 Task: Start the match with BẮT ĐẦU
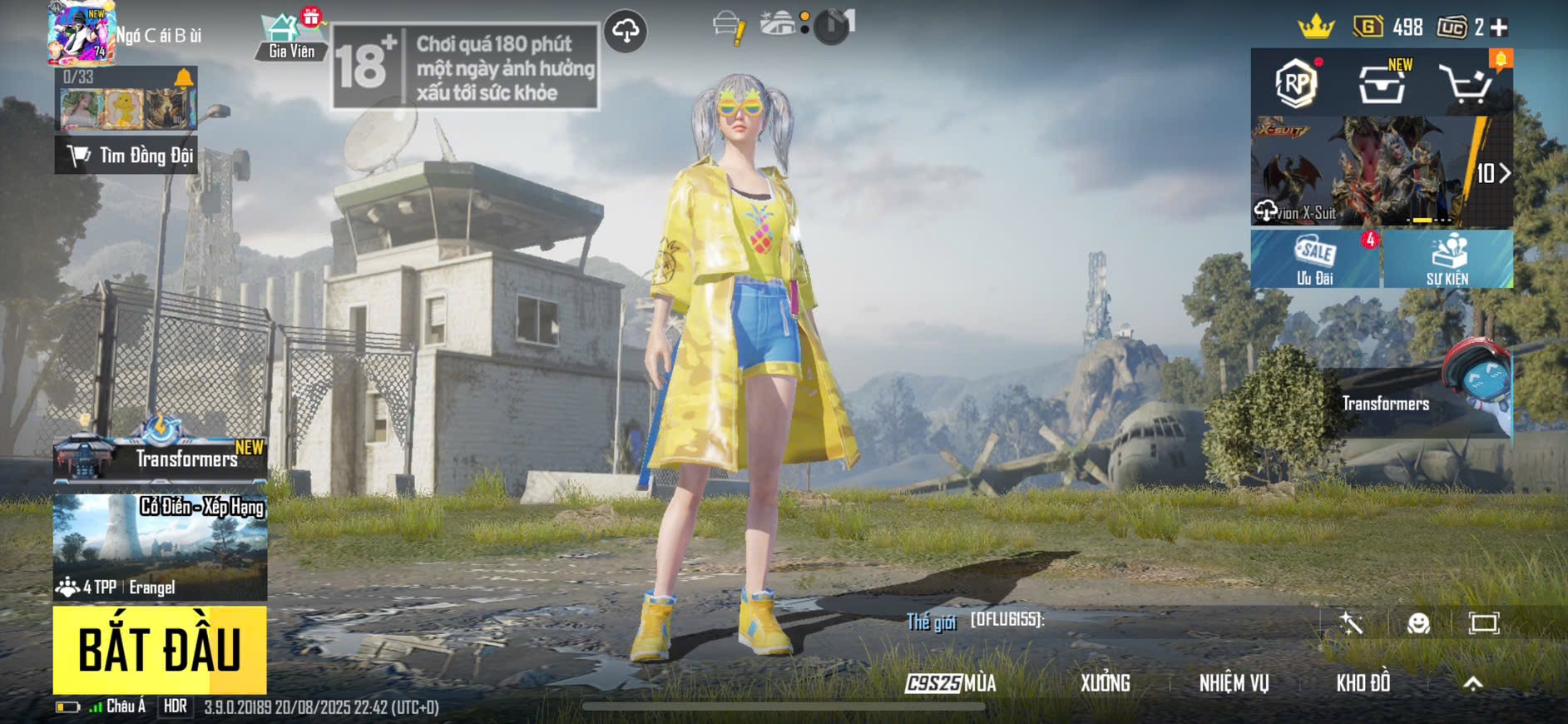coord(160,650)
